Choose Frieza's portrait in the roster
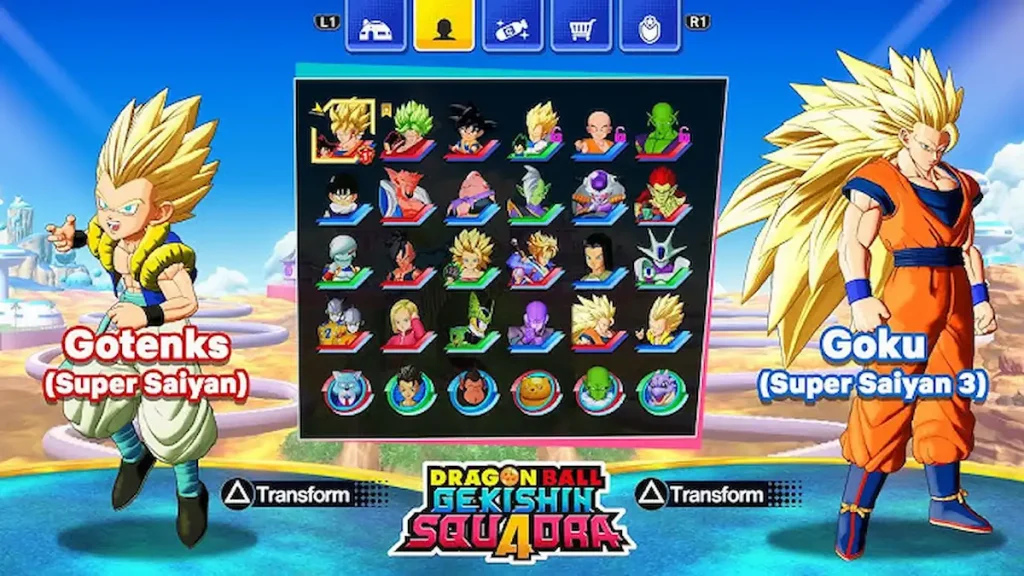Screen dimensions: 1024x576 click(599, 195)
